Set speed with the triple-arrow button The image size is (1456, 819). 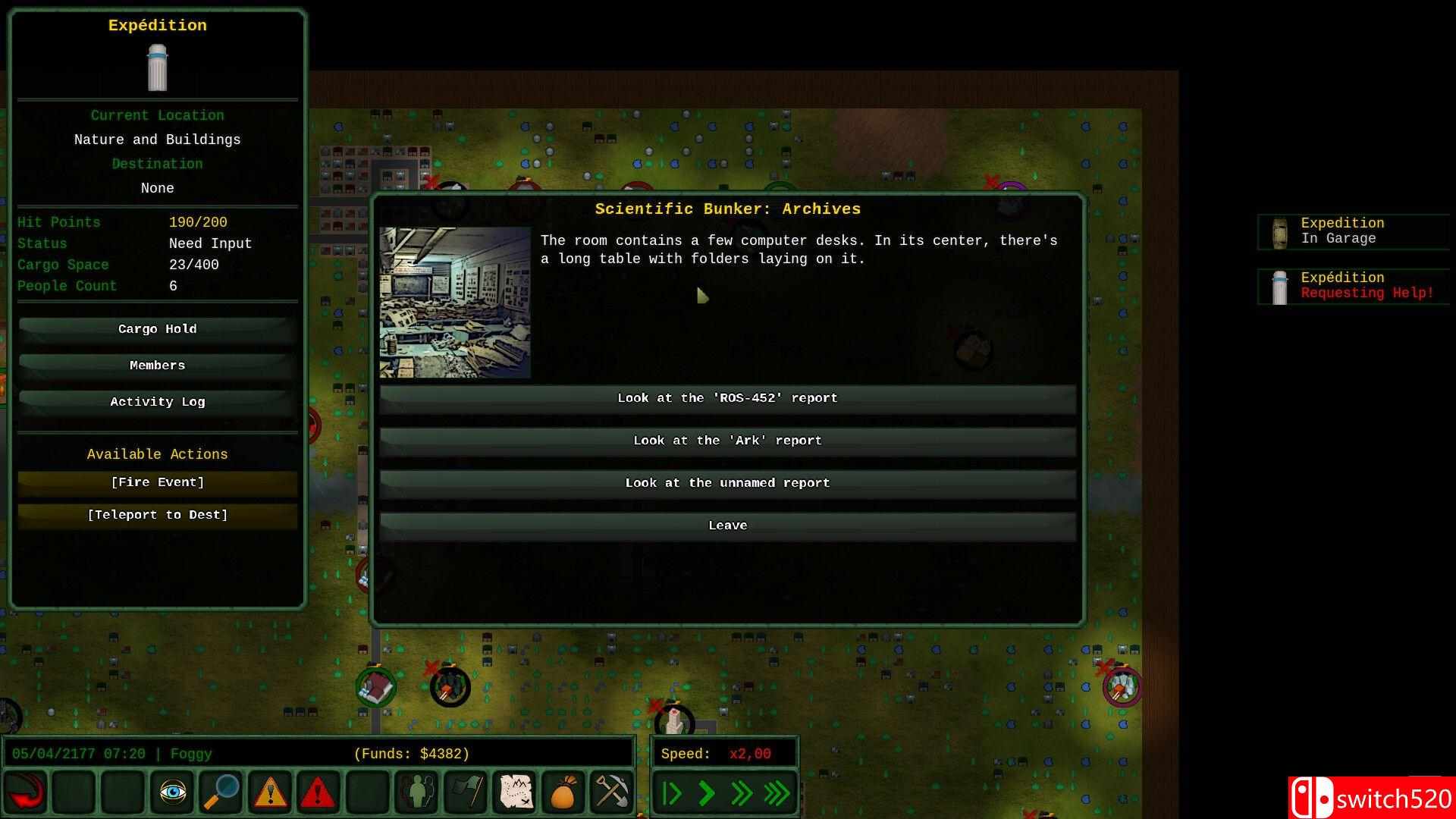(x=777, y=793)
